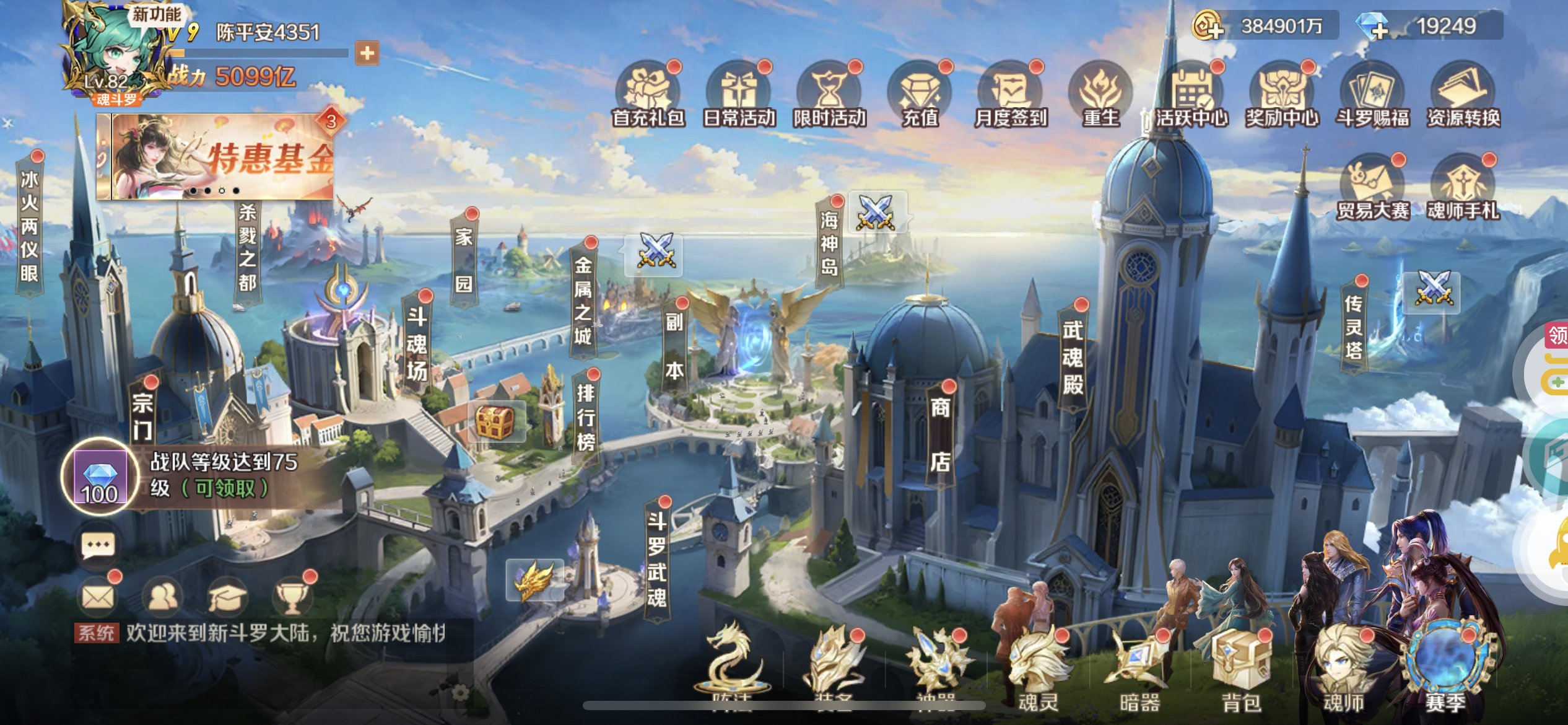Click the plus button beside the player name

tap(367, 53)
